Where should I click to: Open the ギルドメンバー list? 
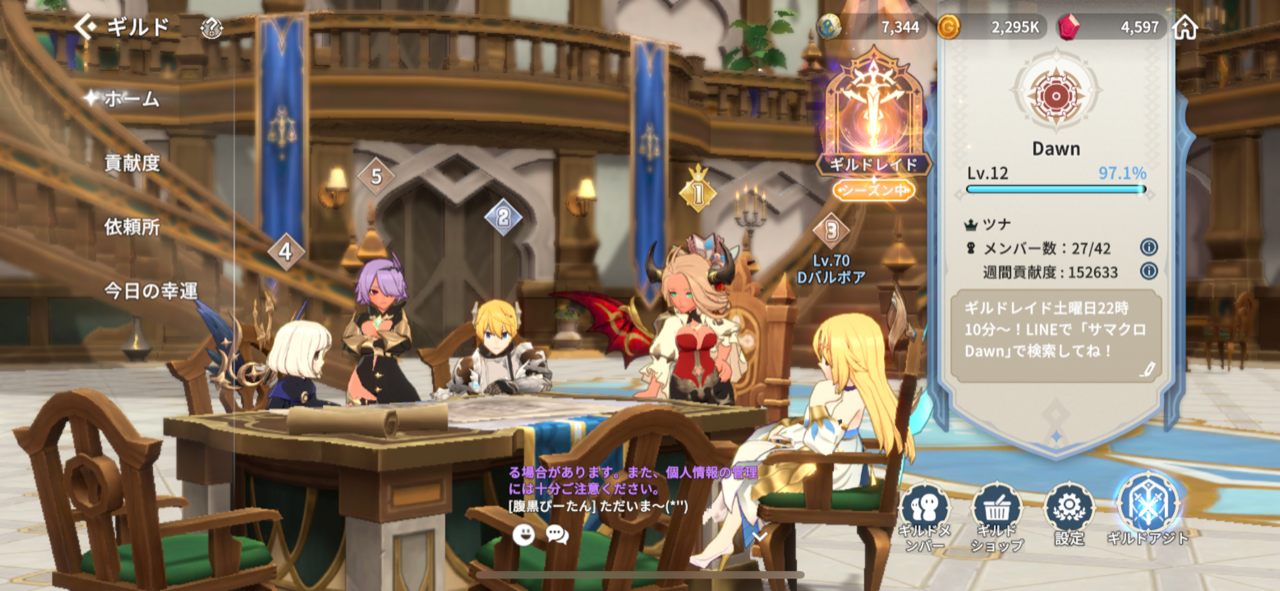click(924, 518)
